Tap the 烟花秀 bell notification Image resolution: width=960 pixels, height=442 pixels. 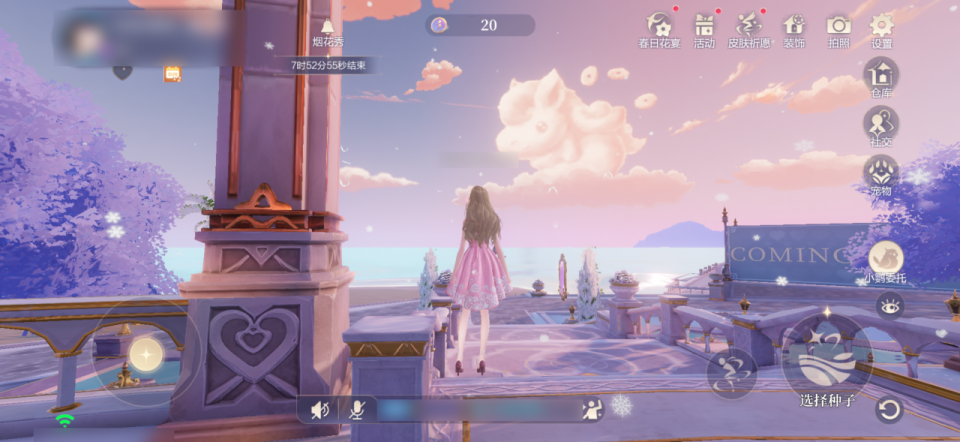tap(328, 30)
